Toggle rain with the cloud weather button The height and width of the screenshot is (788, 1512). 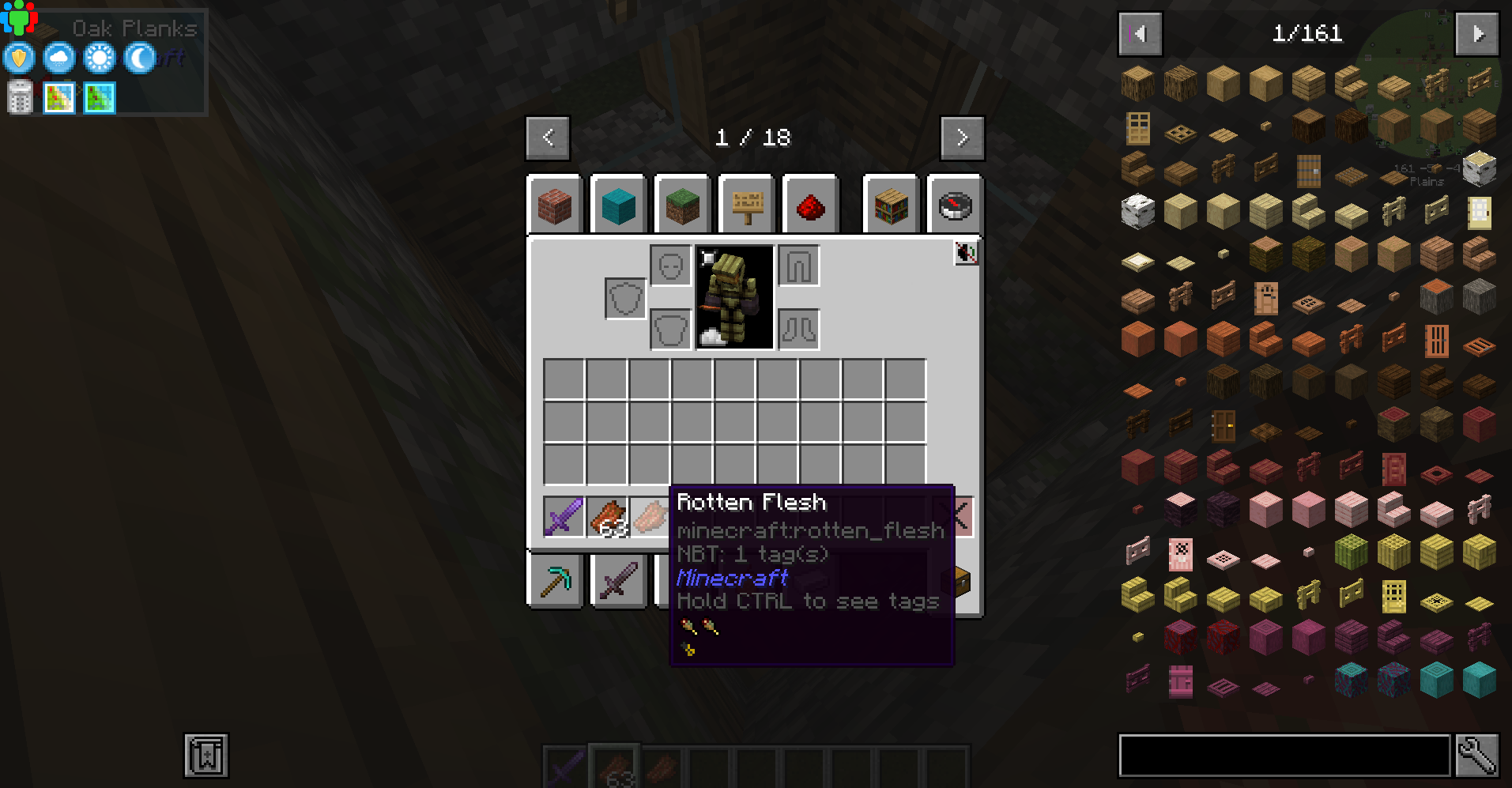58,58
